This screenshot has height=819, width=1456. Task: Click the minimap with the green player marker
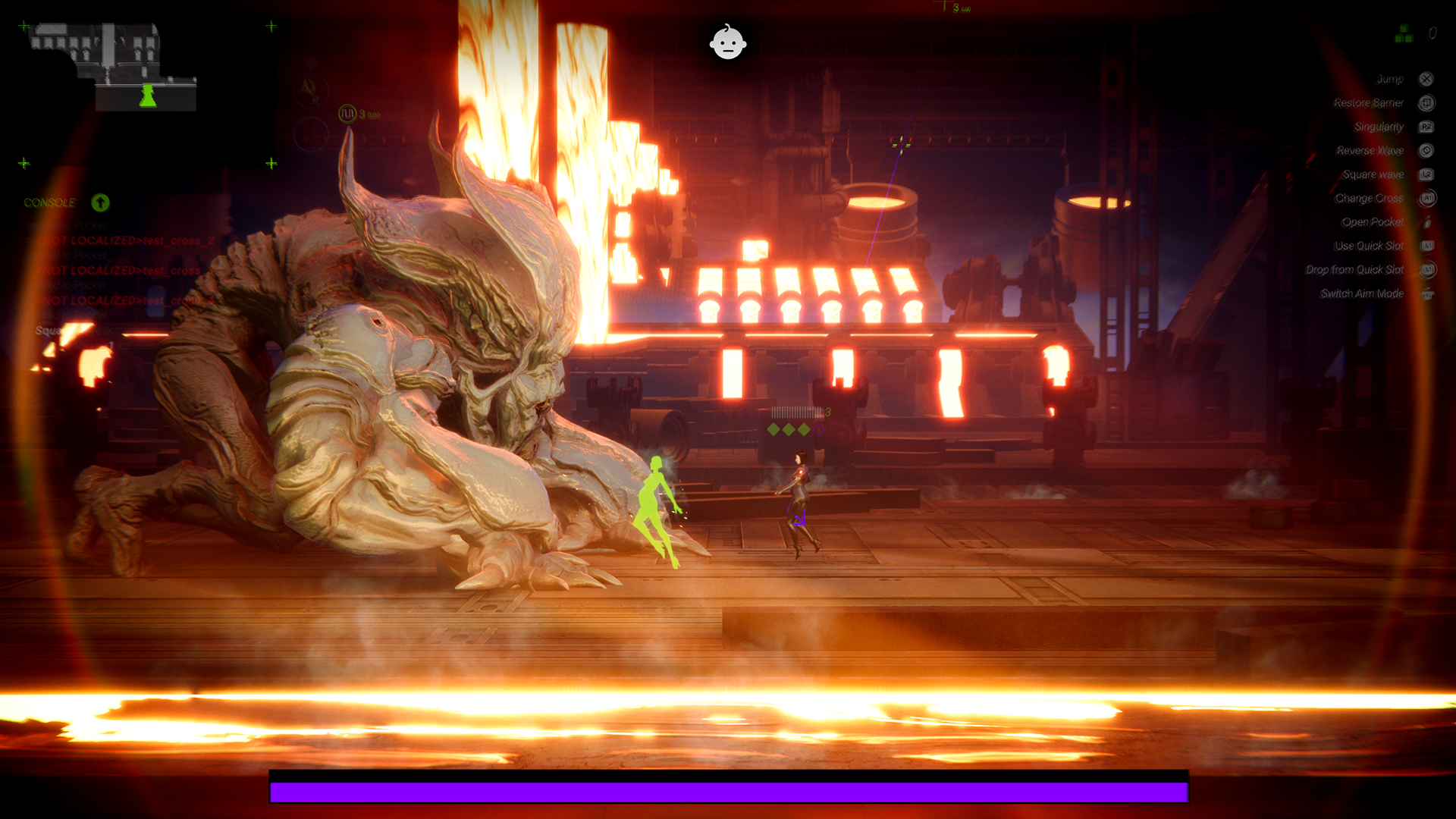click(114, 67)
